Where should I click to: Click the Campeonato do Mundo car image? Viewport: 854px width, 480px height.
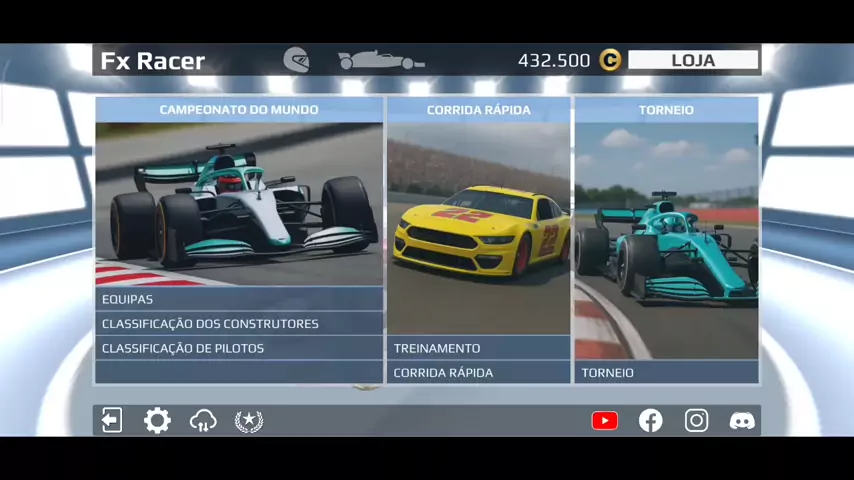(239, 204)
